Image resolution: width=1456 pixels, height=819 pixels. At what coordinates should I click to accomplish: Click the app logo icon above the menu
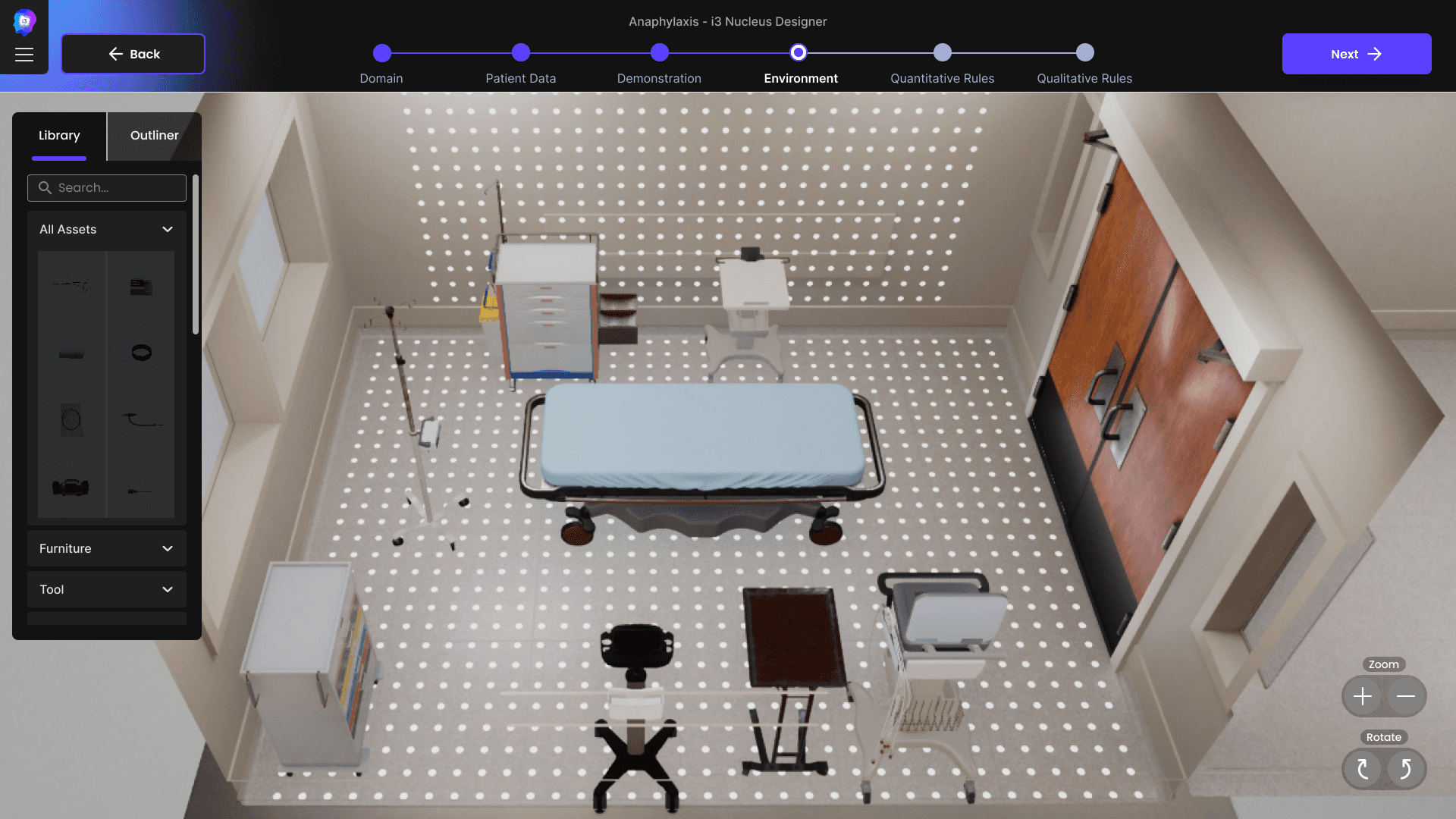point(24,21)
